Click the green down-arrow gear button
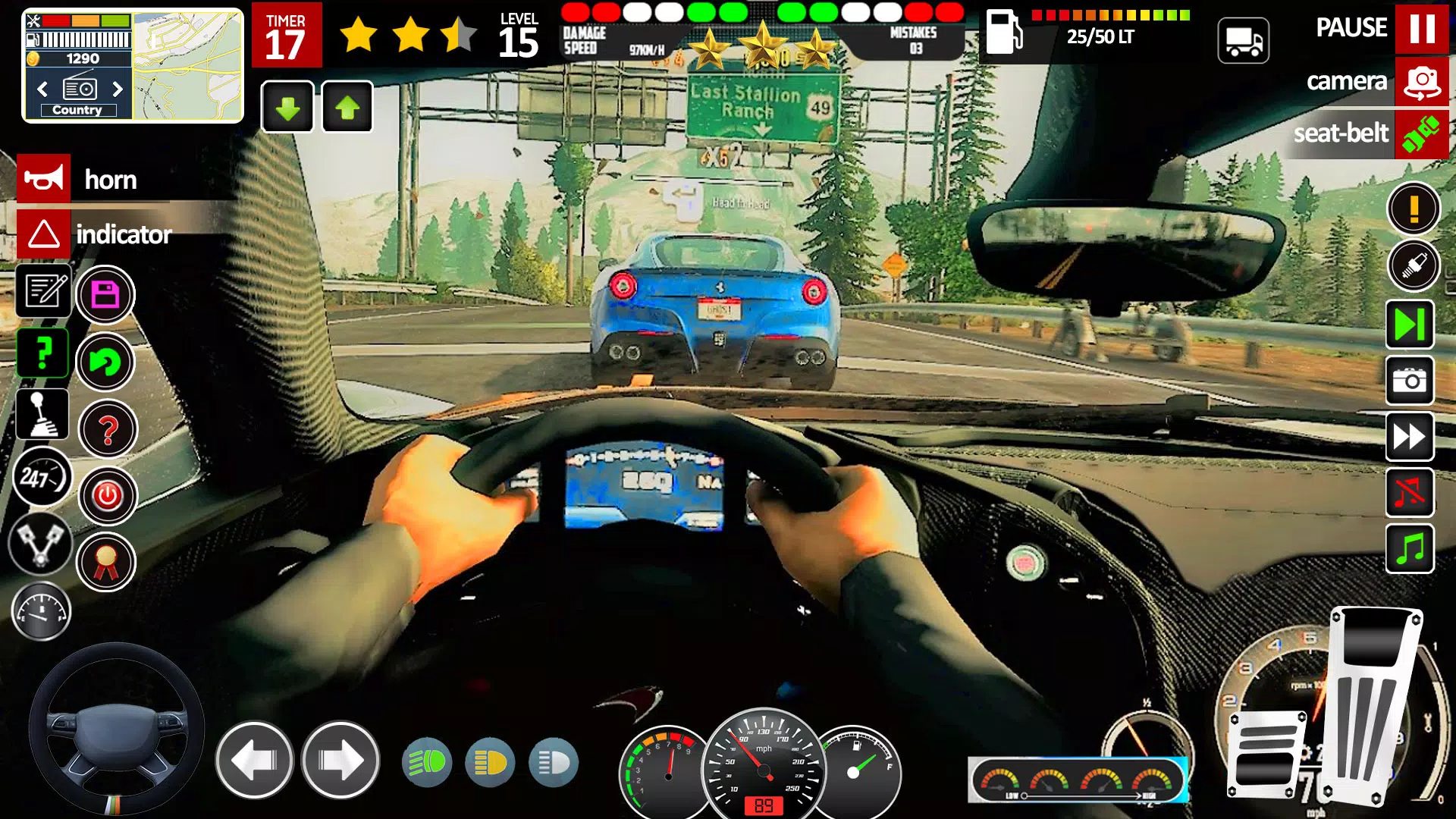The image size is (1456, 819). (x=287, y=108)
